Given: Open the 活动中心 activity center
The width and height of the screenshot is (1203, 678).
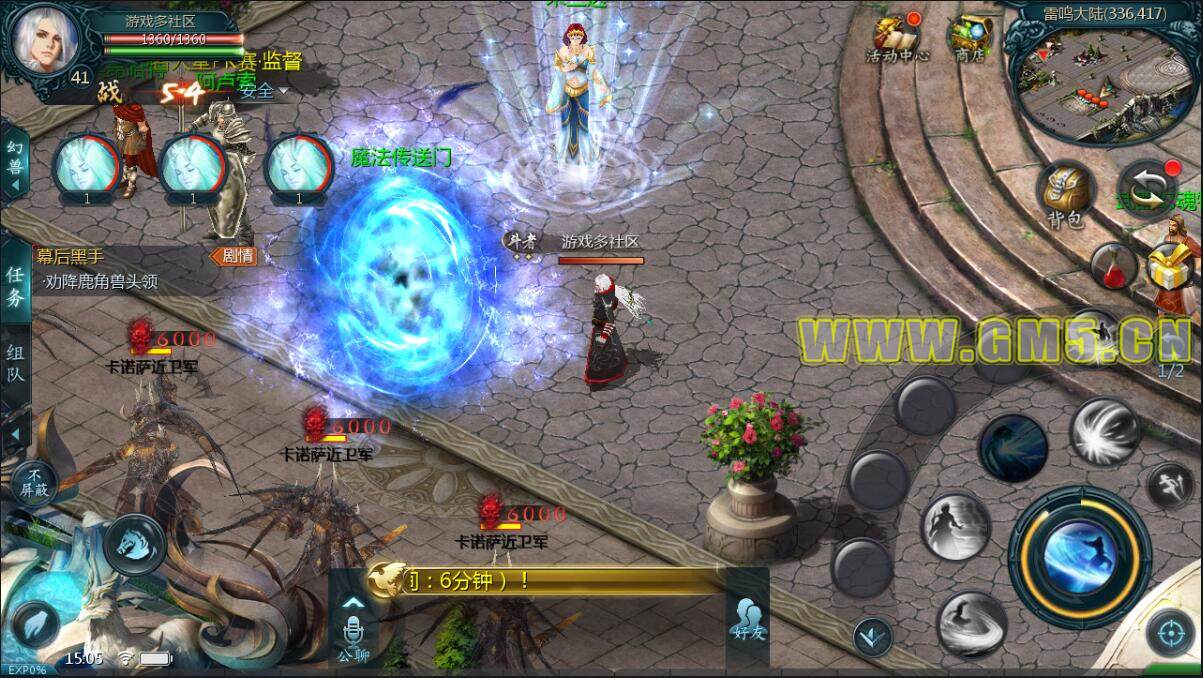Looking at the screenshot, I should click(x=897, y=38).
